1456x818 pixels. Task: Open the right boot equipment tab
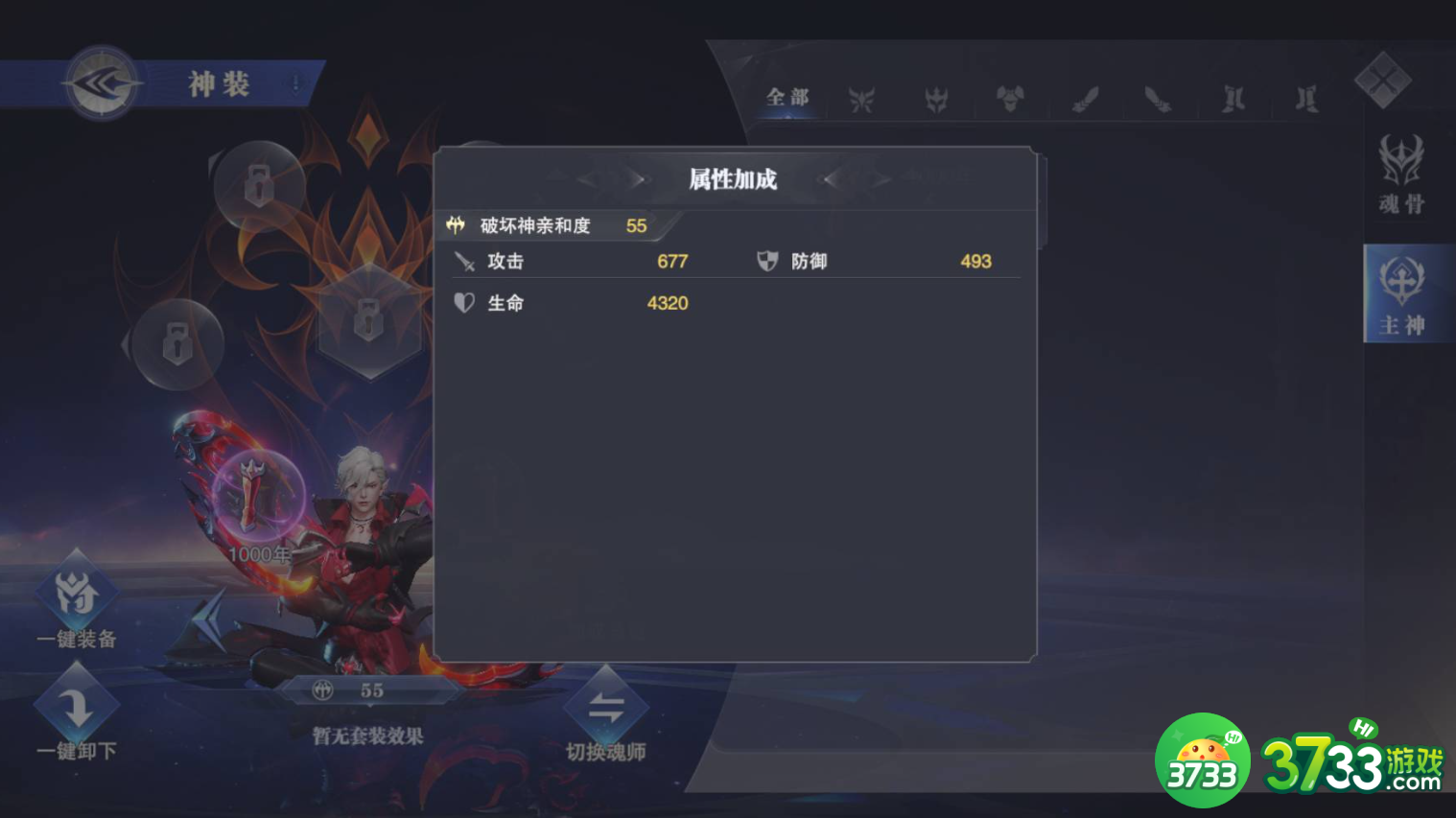point(1304,99)
